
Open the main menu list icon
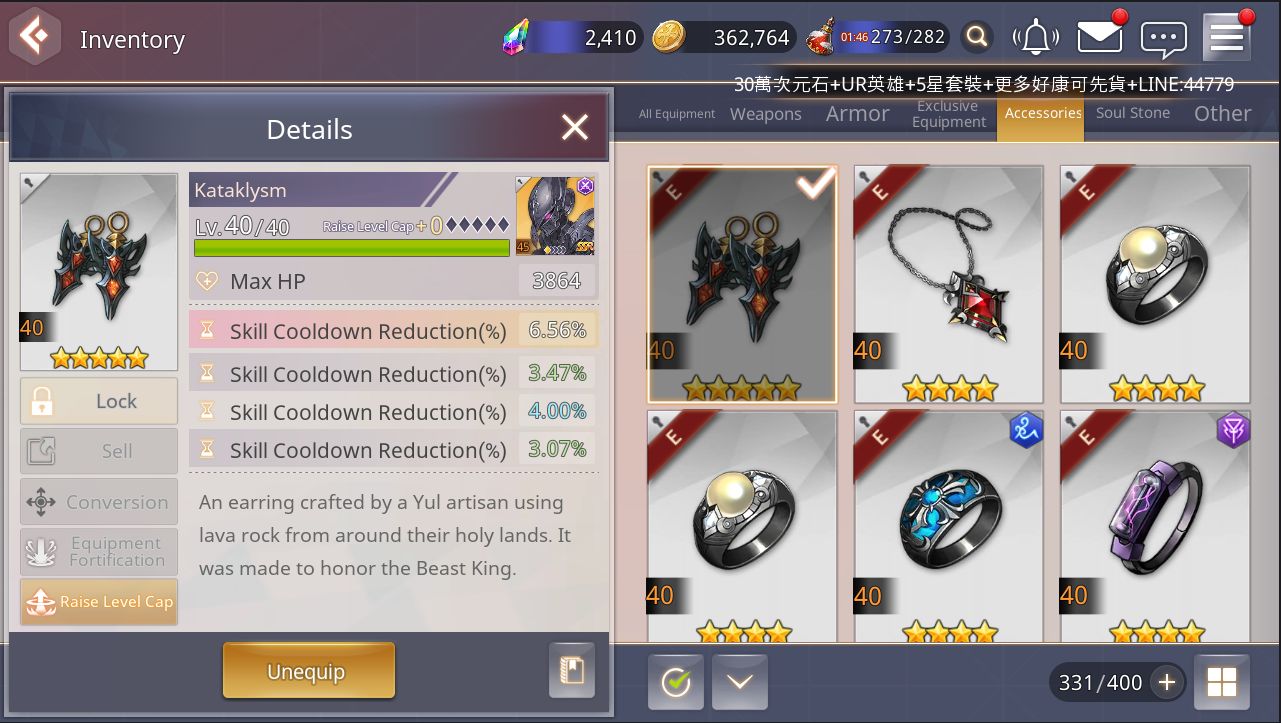click(1225, 37)
